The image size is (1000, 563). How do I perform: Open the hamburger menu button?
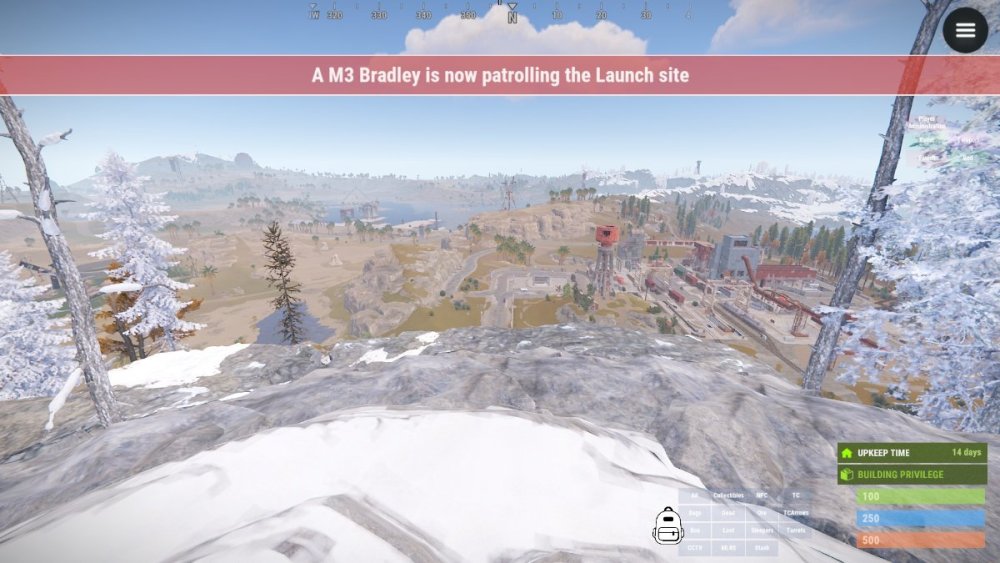click(965, 30)
